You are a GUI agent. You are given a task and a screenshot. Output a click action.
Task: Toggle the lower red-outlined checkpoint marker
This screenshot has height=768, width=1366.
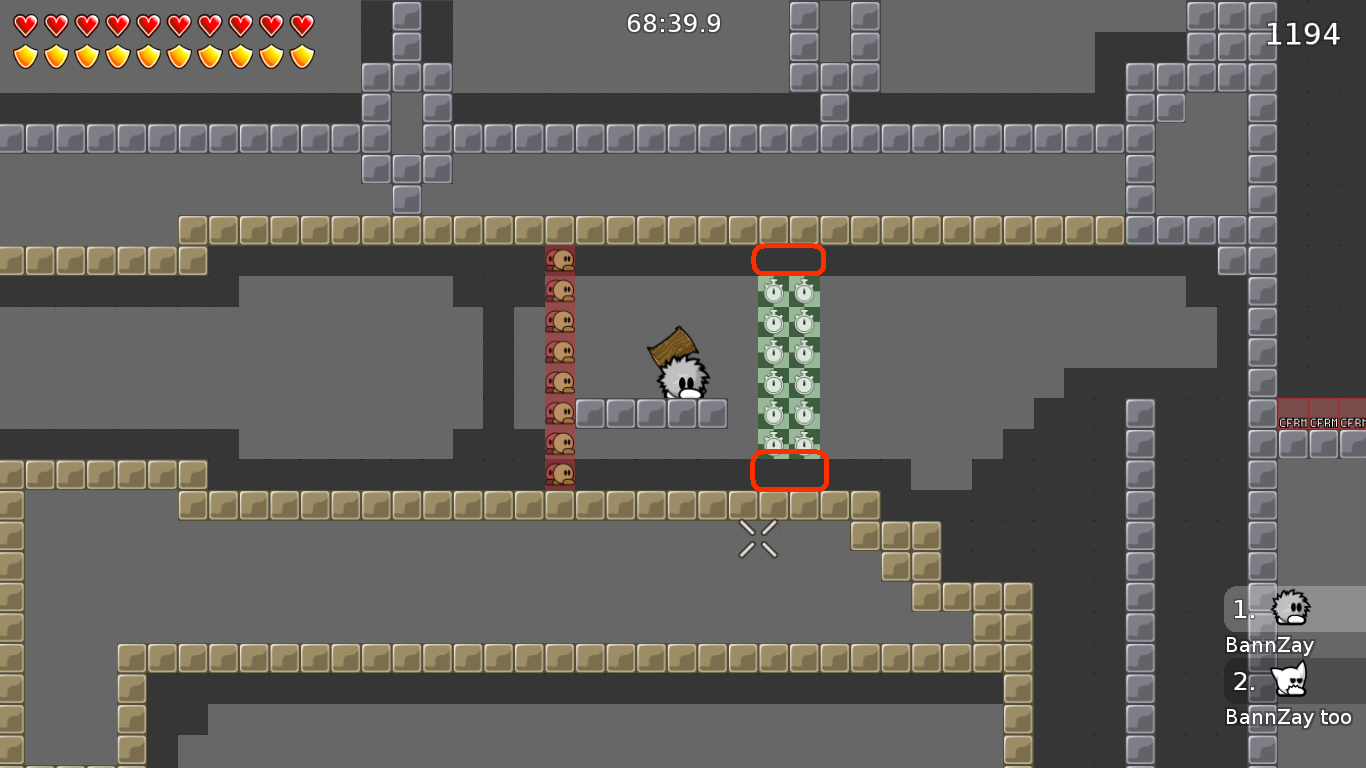click(x=789, y=470)
